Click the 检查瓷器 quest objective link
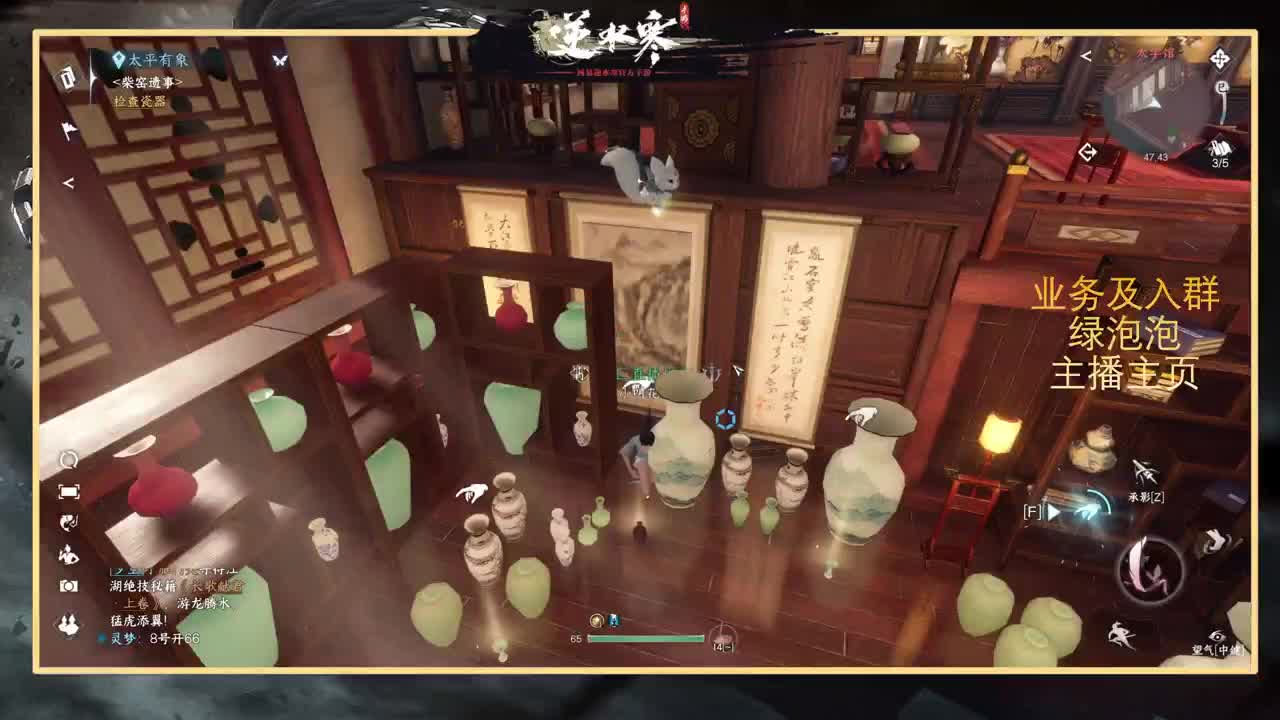 (141, 101)
